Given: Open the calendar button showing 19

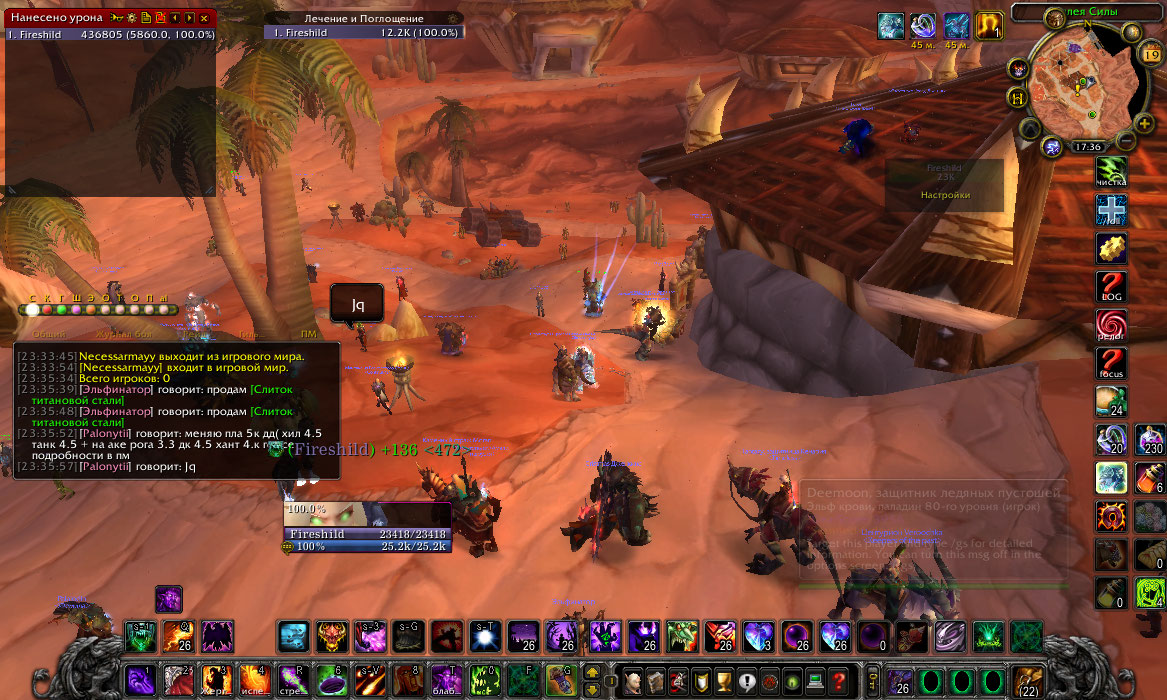Looking at the screenshot, I should coord(1150,56).
